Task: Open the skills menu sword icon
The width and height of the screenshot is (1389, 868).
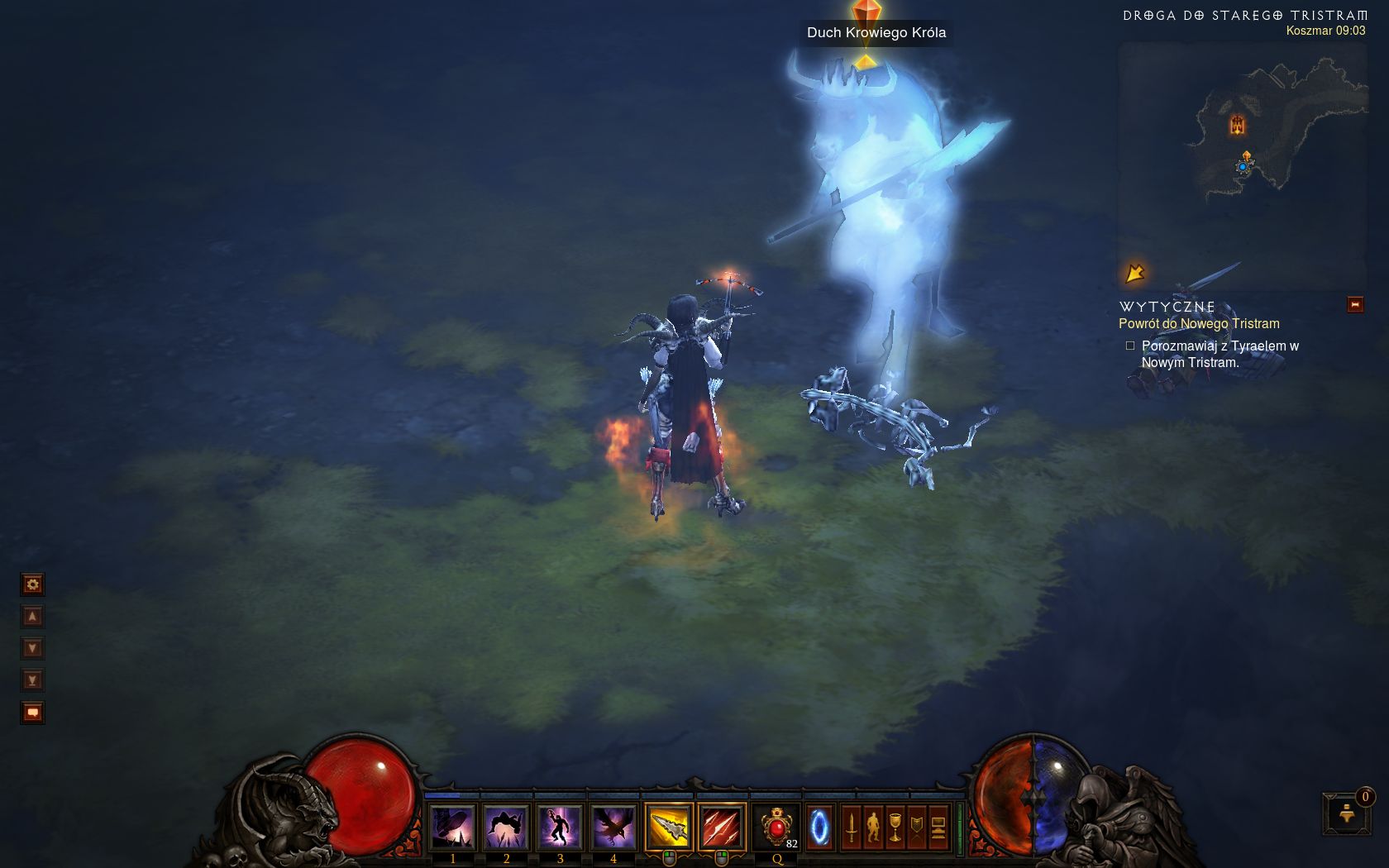Action: click(x=852, y=827)
